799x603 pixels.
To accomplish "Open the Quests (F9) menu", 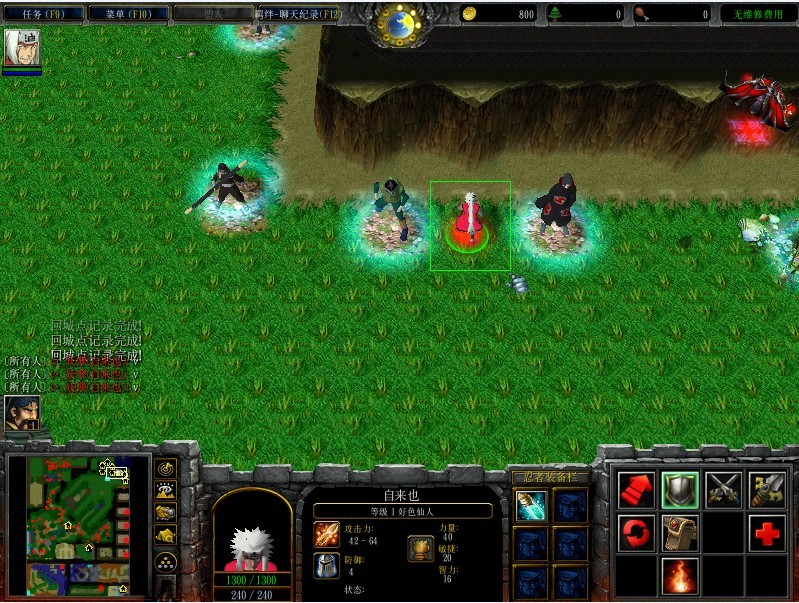I will click(x=42, y=14).
